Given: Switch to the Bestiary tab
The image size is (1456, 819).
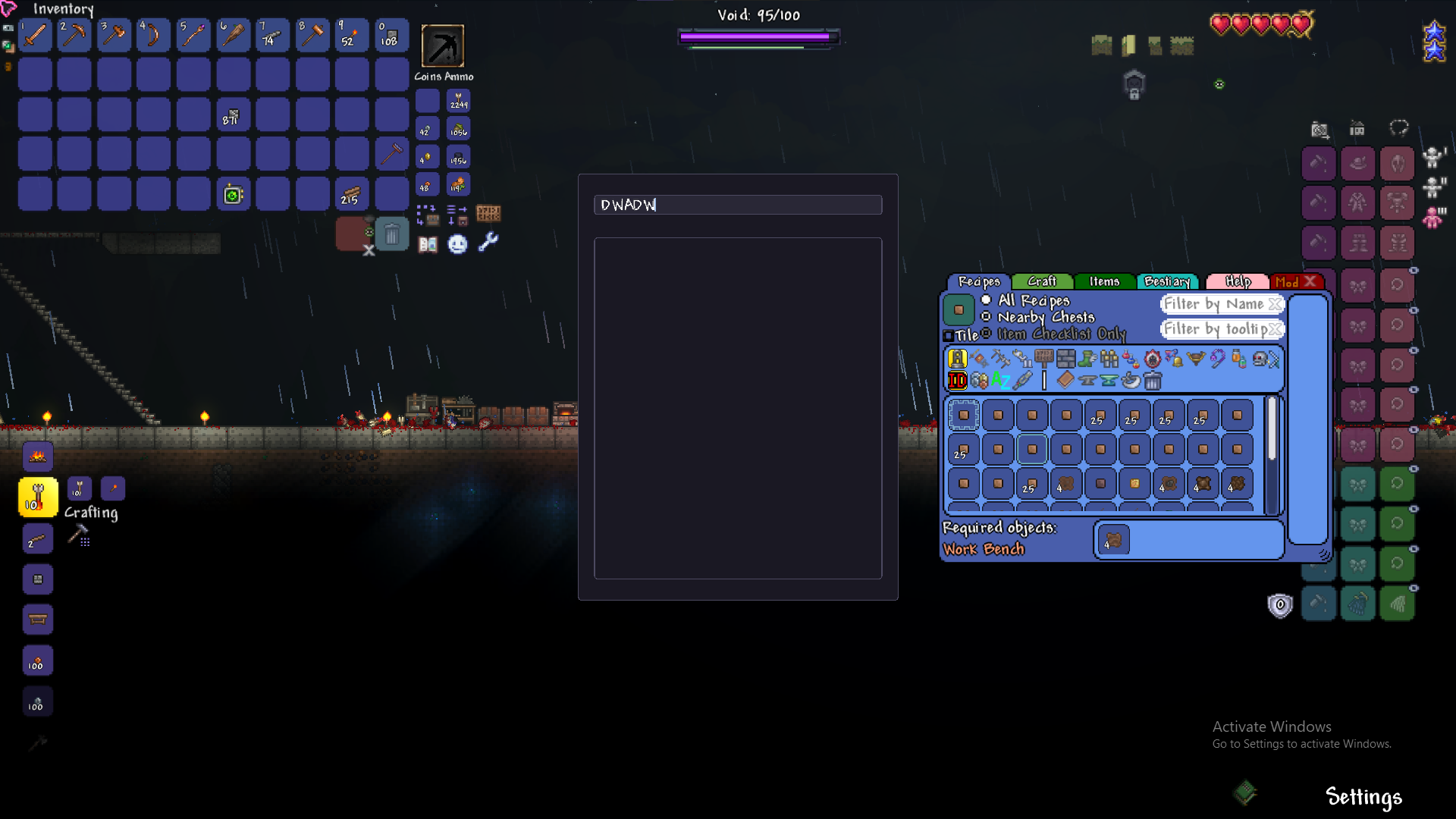Looking at the screenshot, I should click(x=1167, y=281).
